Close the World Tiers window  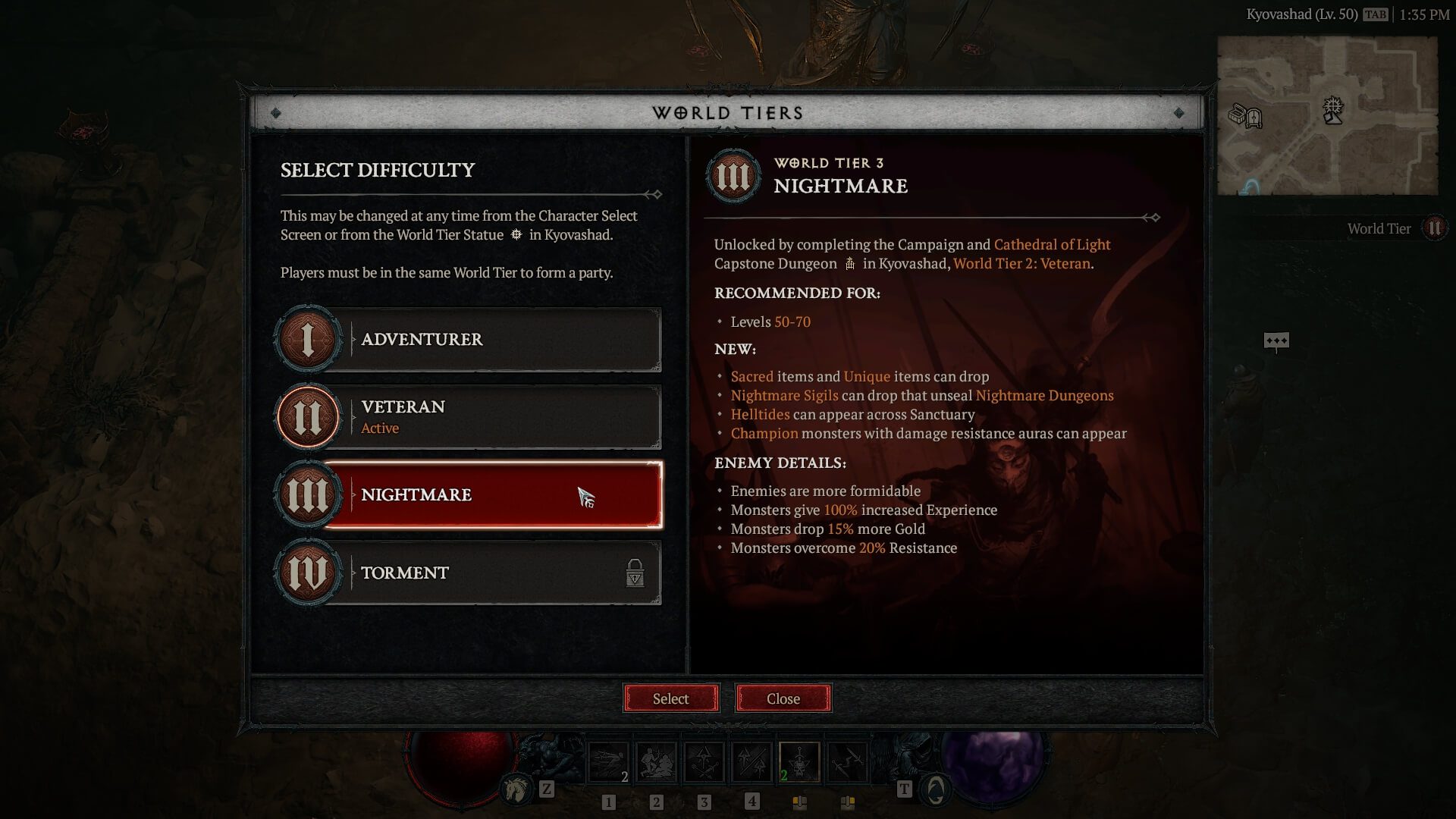783,698
